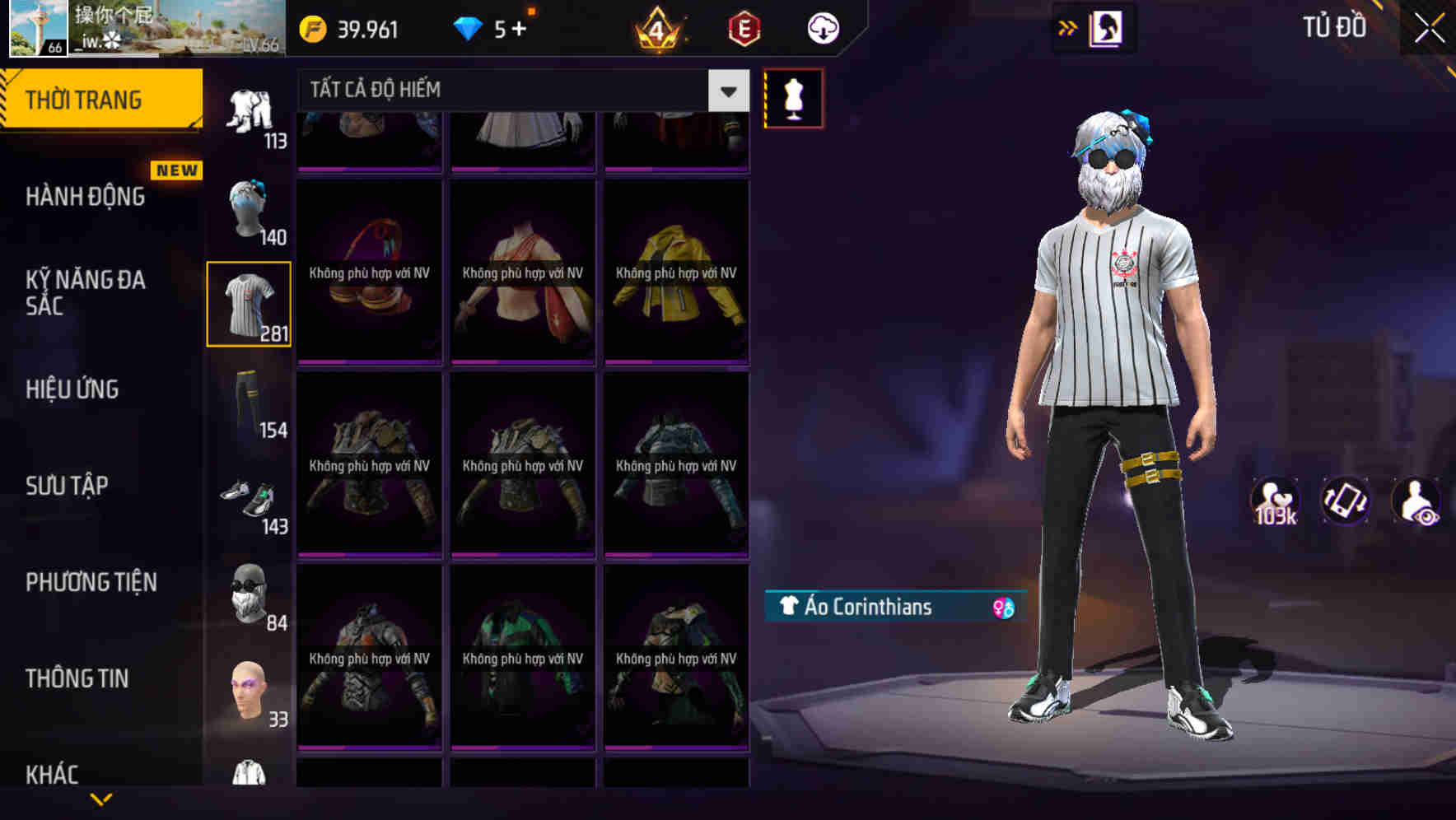Open the rank badge level 4 icon

658,30
